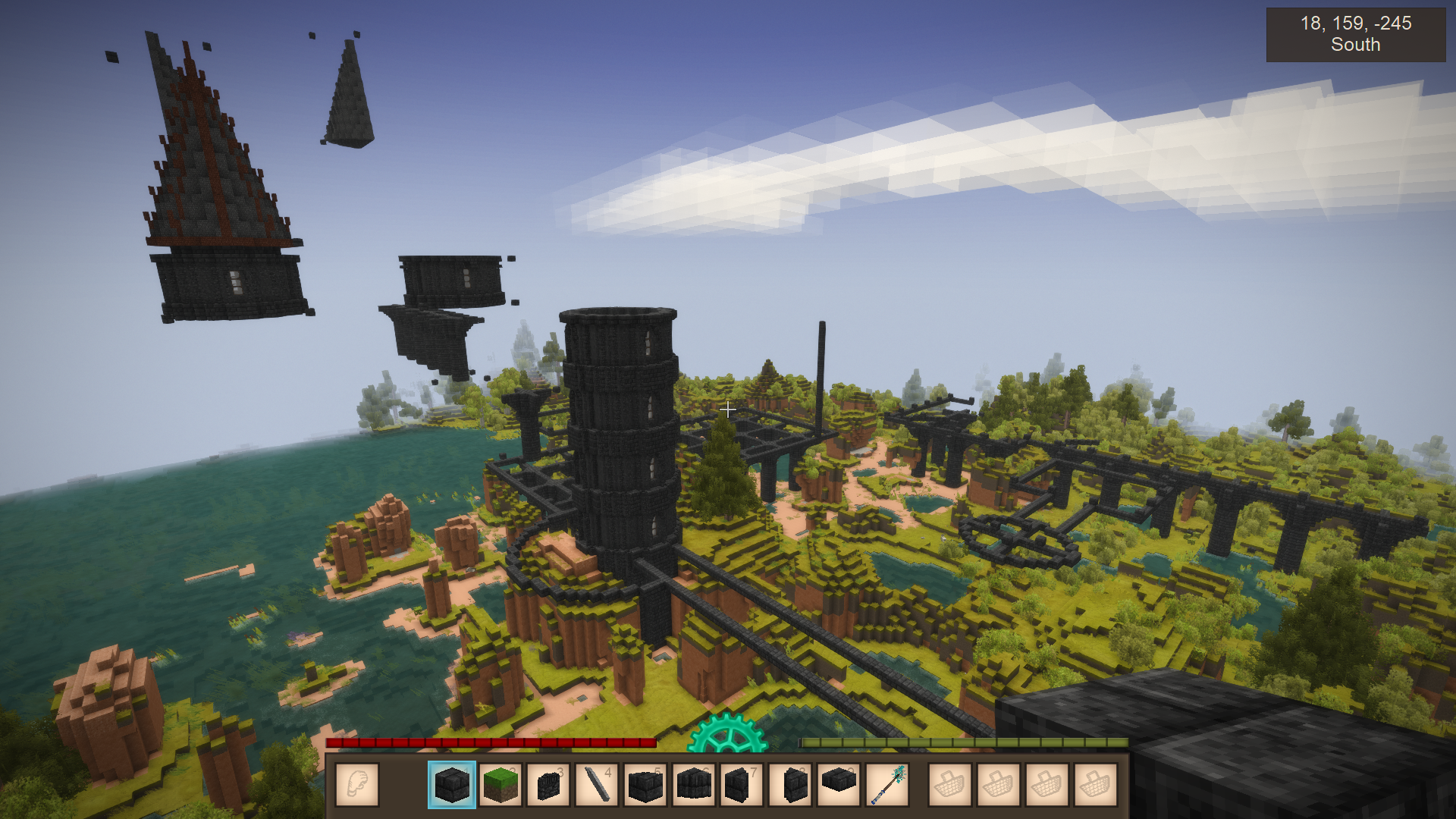The height and width of the screenshot is (819, 1456).
Task: Pick the dark stone block in slot 5
Action: tap(645, 784)
